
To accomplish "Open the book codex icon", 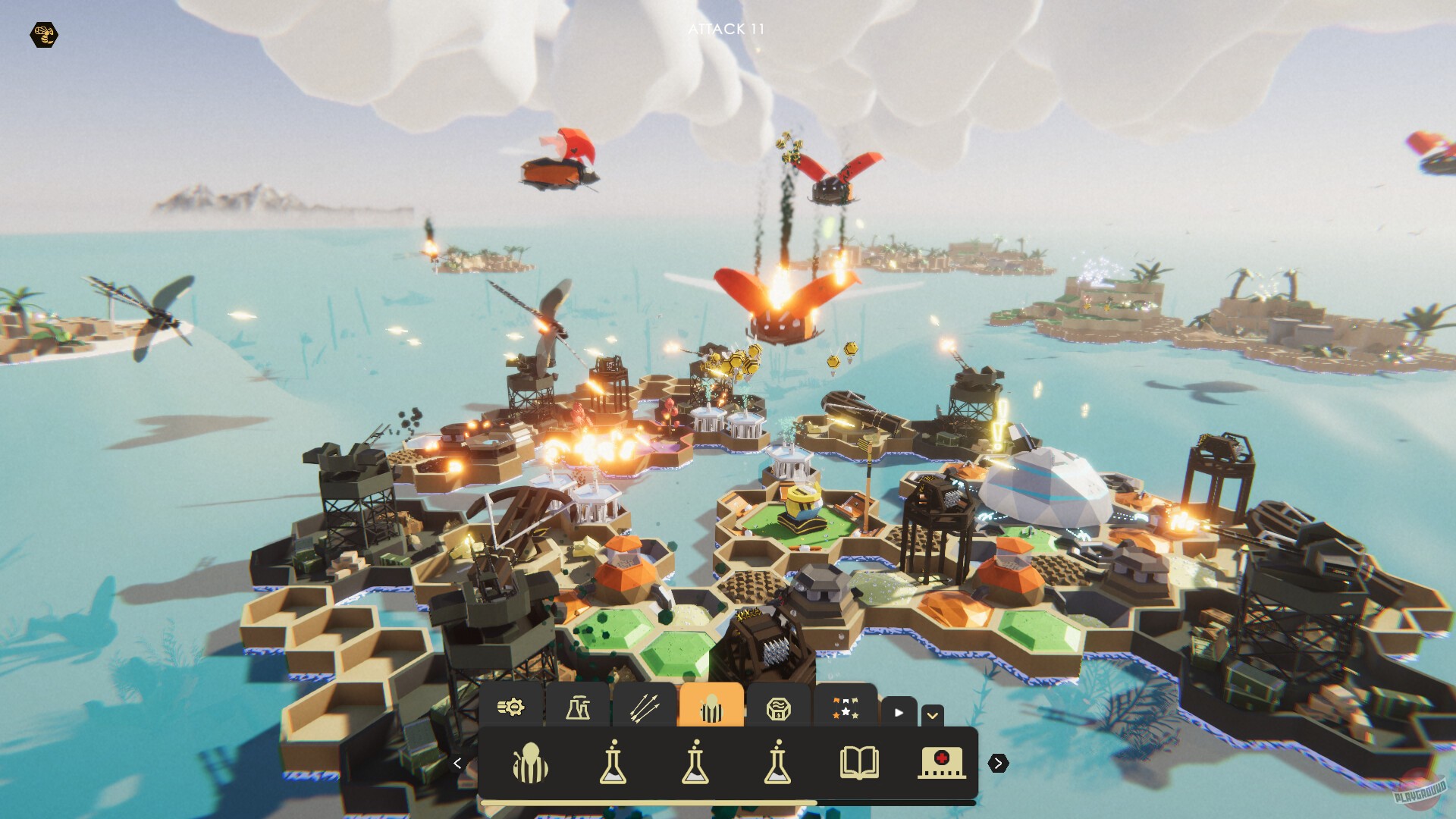I will click(861, 764).
